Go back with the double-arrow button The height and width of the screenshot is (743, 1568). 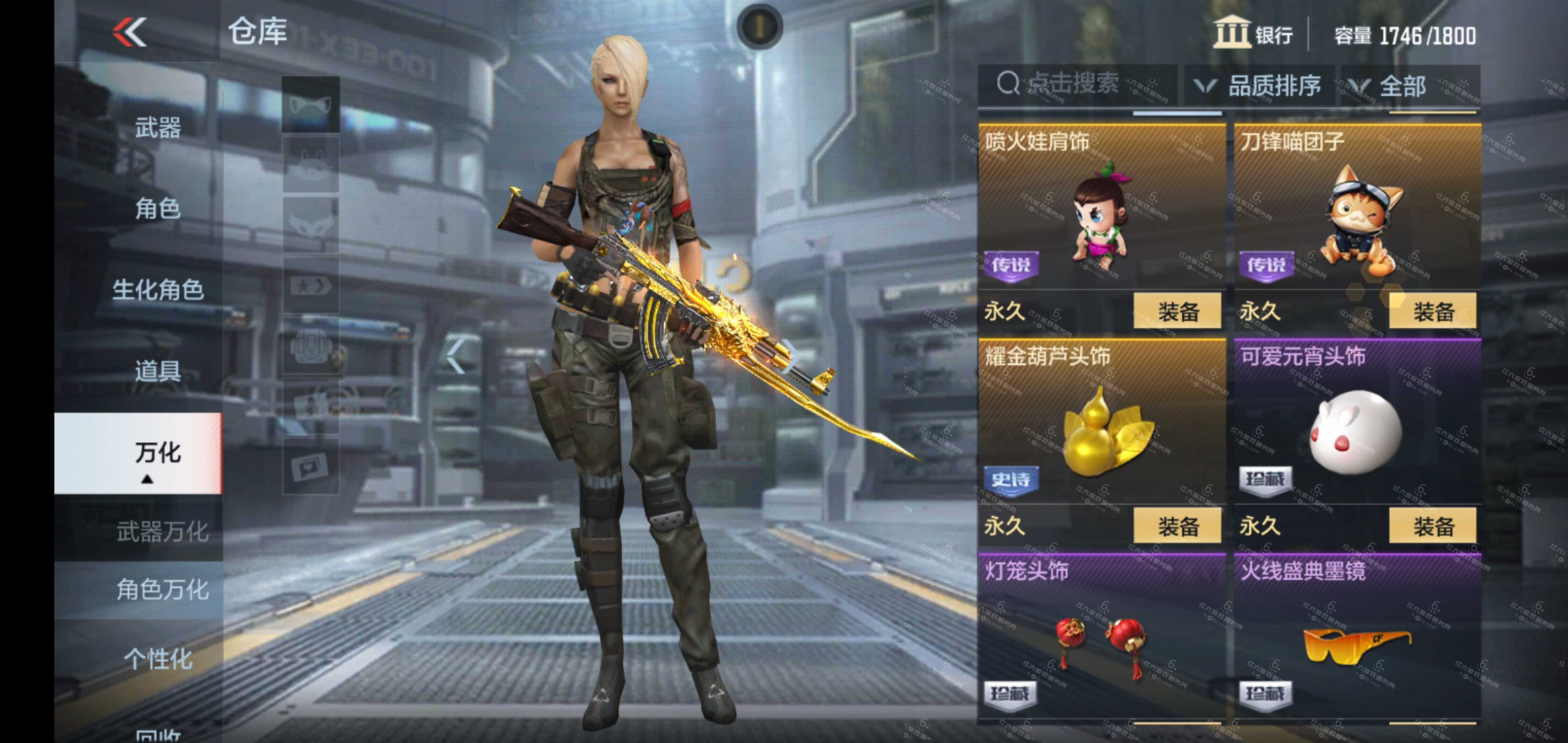click(130, 32)
